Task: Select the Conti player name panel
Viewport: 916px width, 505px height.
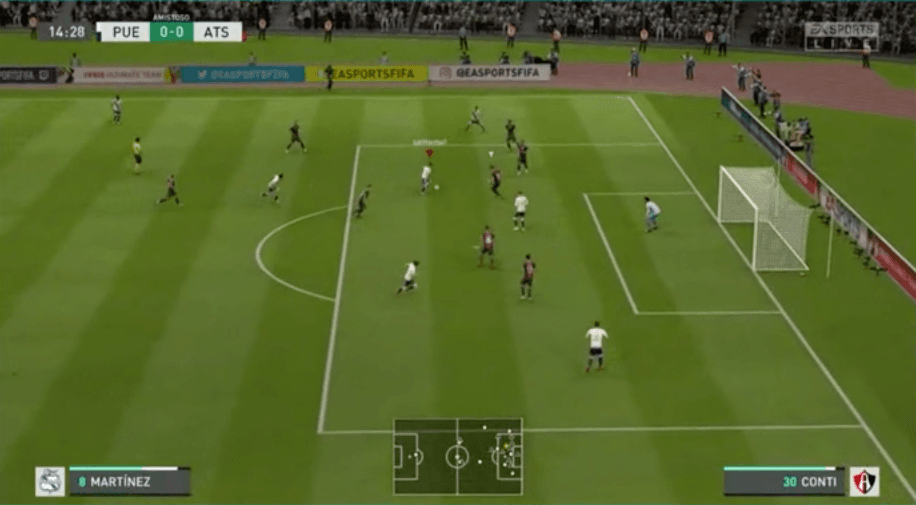Action: pyautogui.click(x=784, y=481)
